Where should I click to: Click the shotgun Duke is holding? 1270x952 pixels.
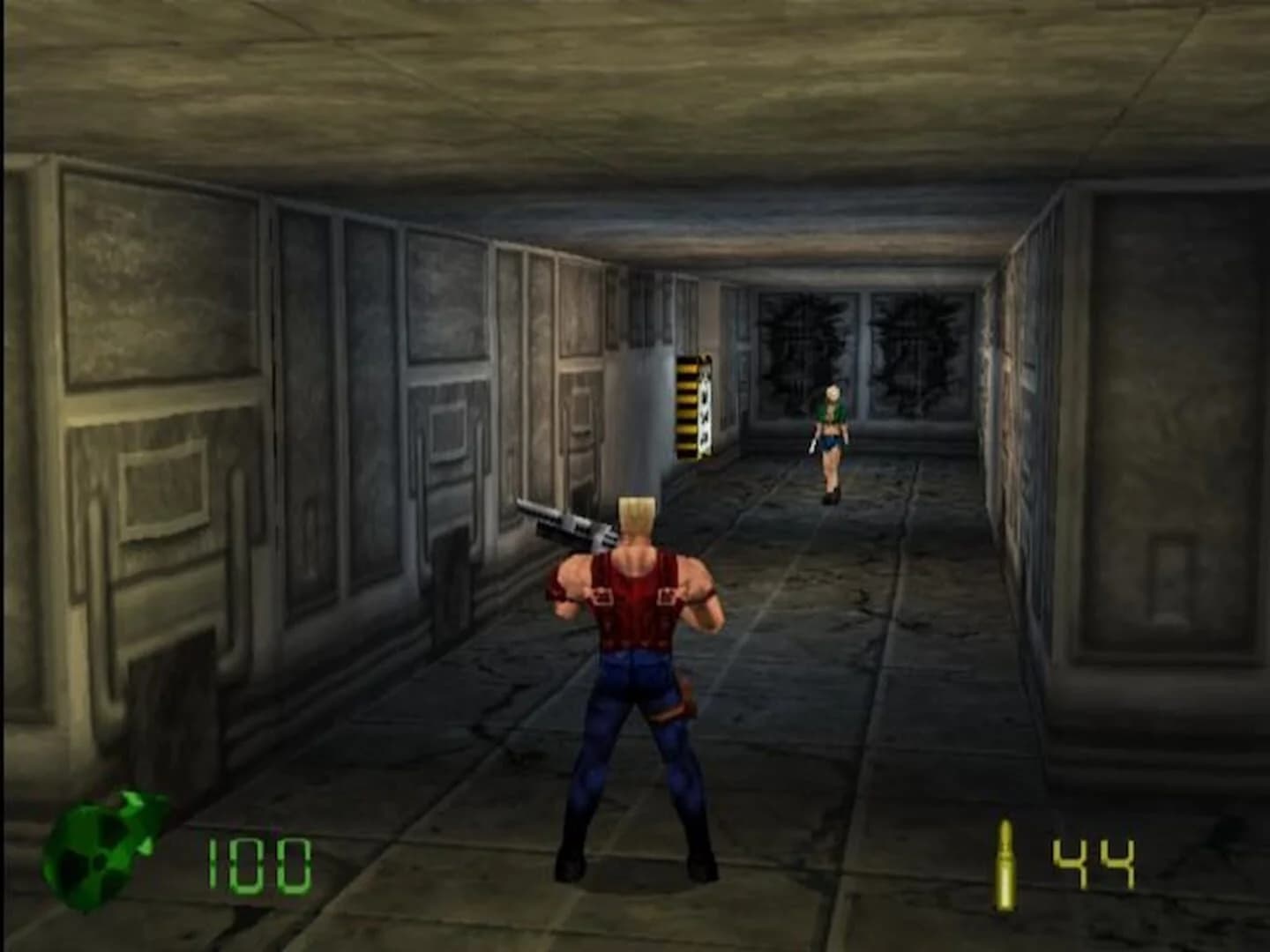(564, 520)
